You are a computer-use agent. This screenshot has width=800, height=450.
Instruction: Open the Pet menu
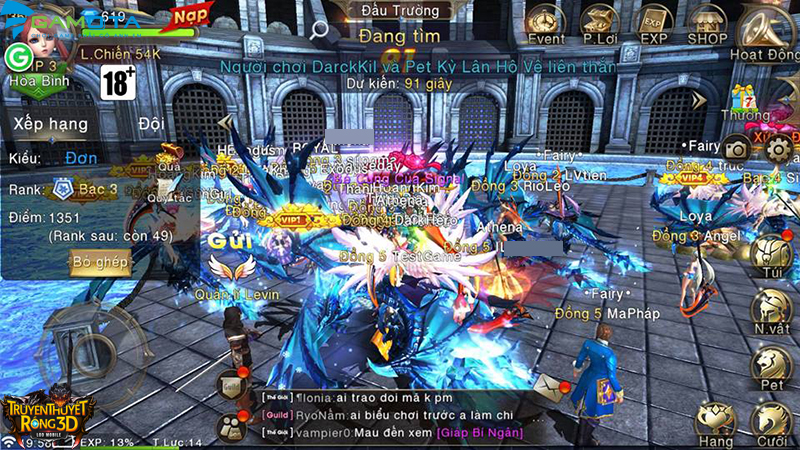[x=771, y=365]
